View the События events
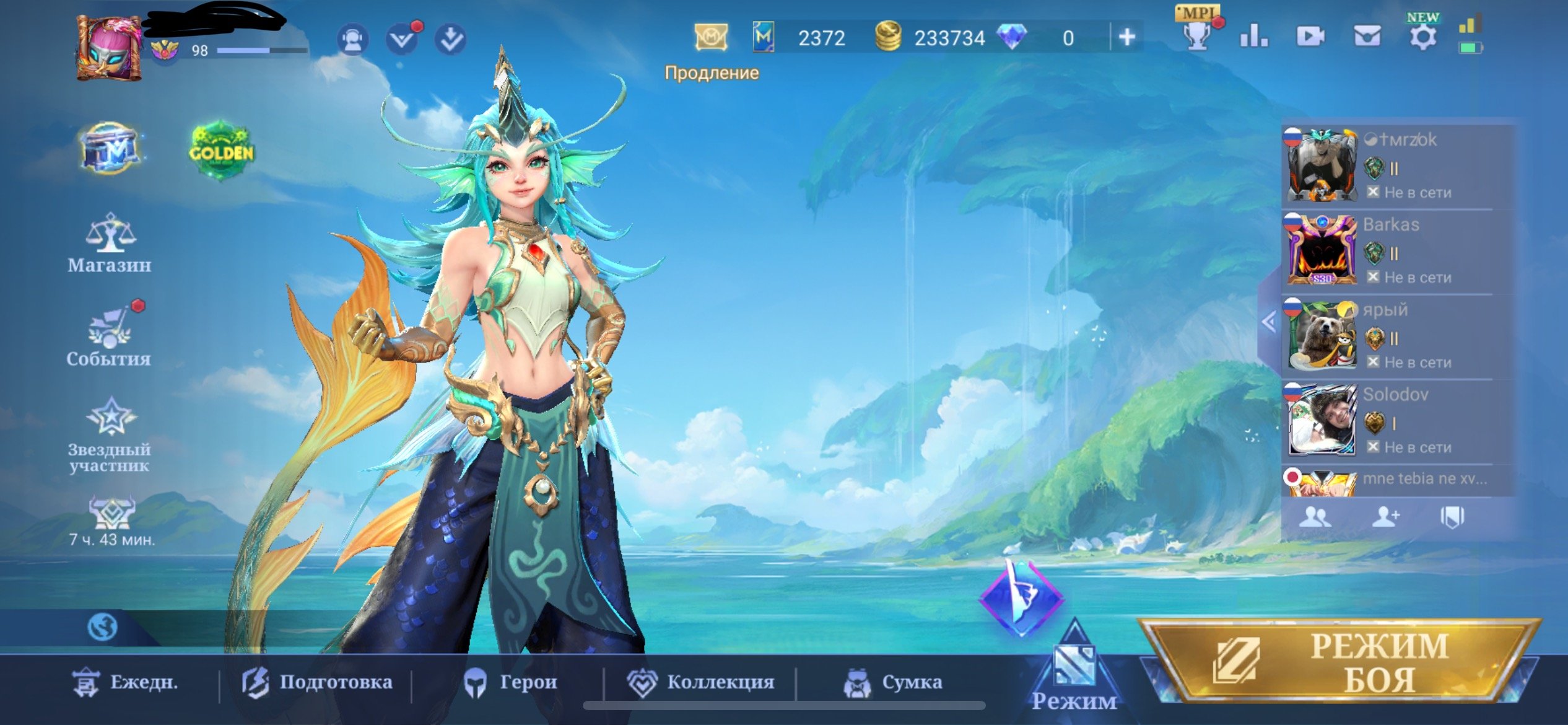 (110, 338)
